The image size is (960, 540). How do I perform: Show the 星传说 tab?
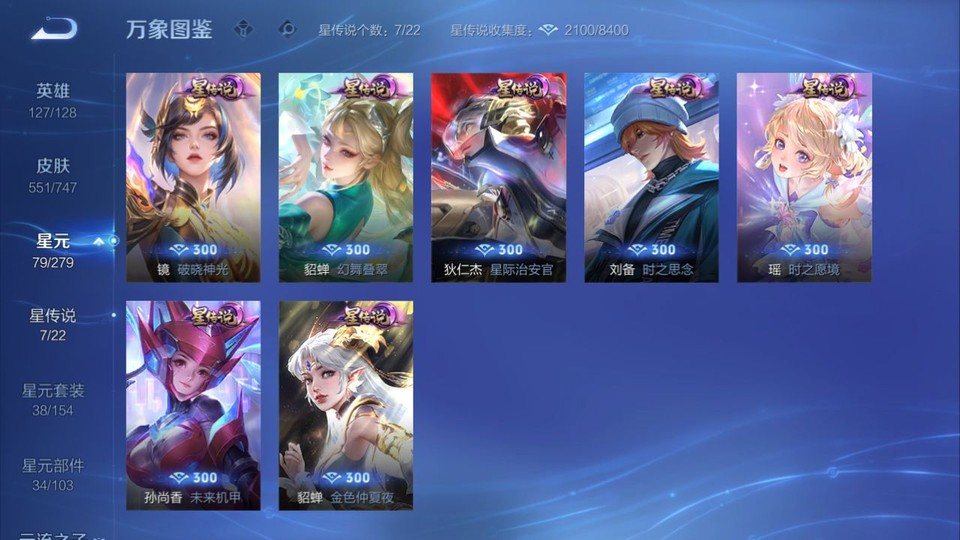tap(53, 324)
